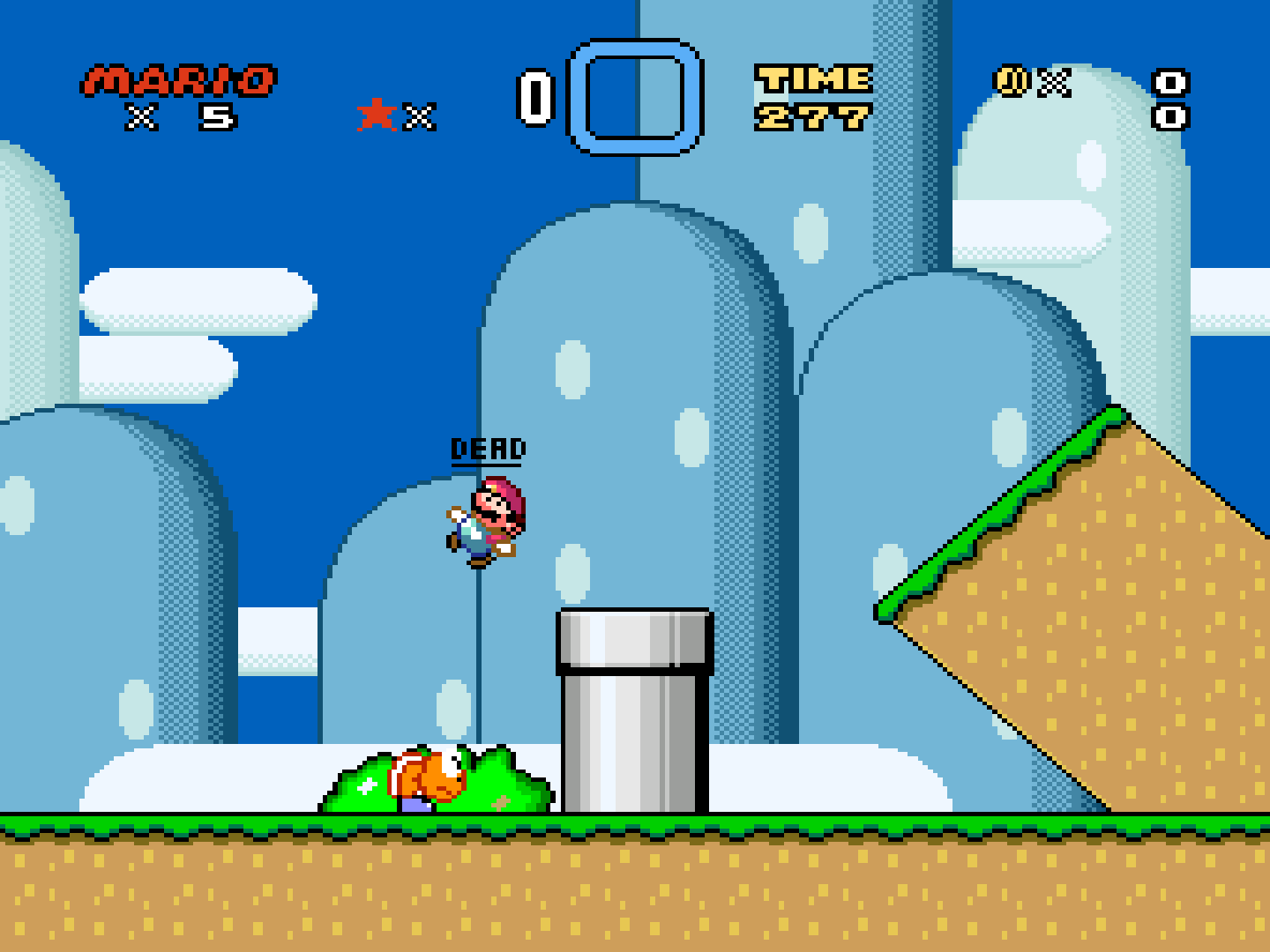This screenshot has width=1270, height=952.
Task: Click the gold coin counter icon
Action: point(1011,82)
